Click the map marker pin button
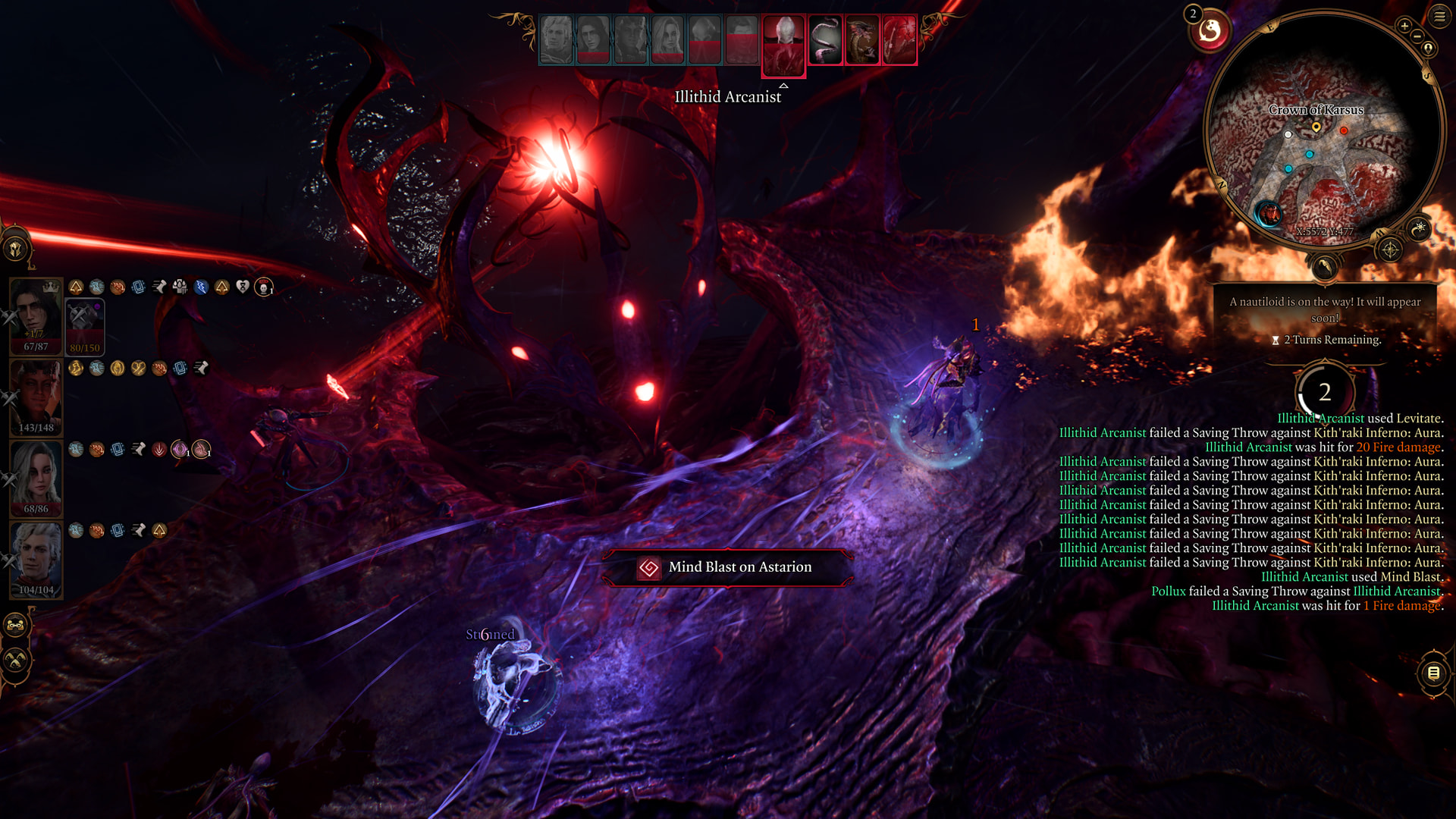This screenshot has width=1456, height=819. tap(1428, 49)
